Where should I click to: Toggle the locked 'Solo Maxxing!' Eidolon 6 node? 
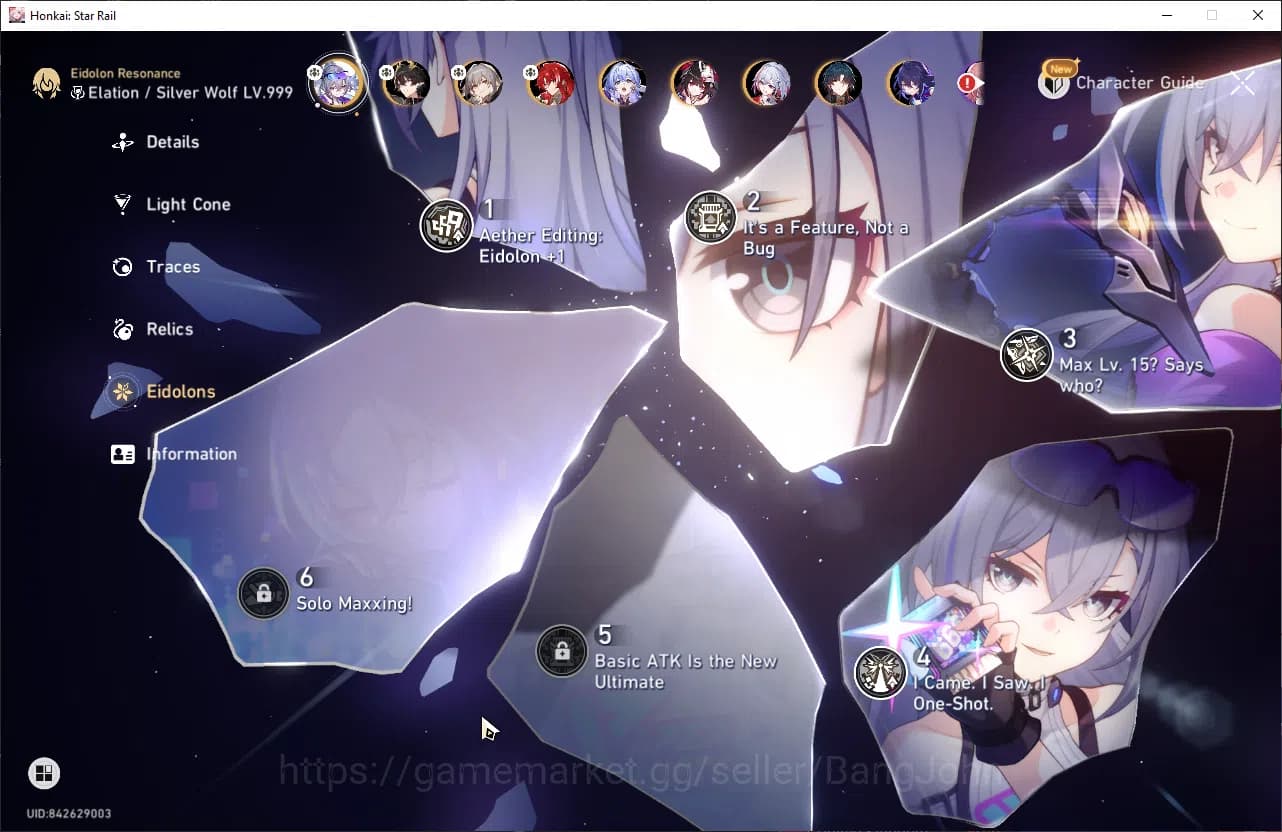click(263, 593)
